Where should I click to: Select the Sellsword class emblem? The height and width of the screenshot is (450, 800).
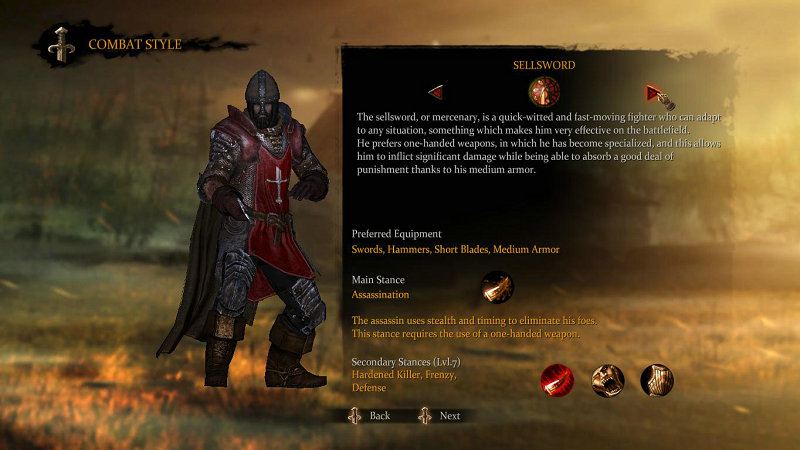click(x=544, y=93)
